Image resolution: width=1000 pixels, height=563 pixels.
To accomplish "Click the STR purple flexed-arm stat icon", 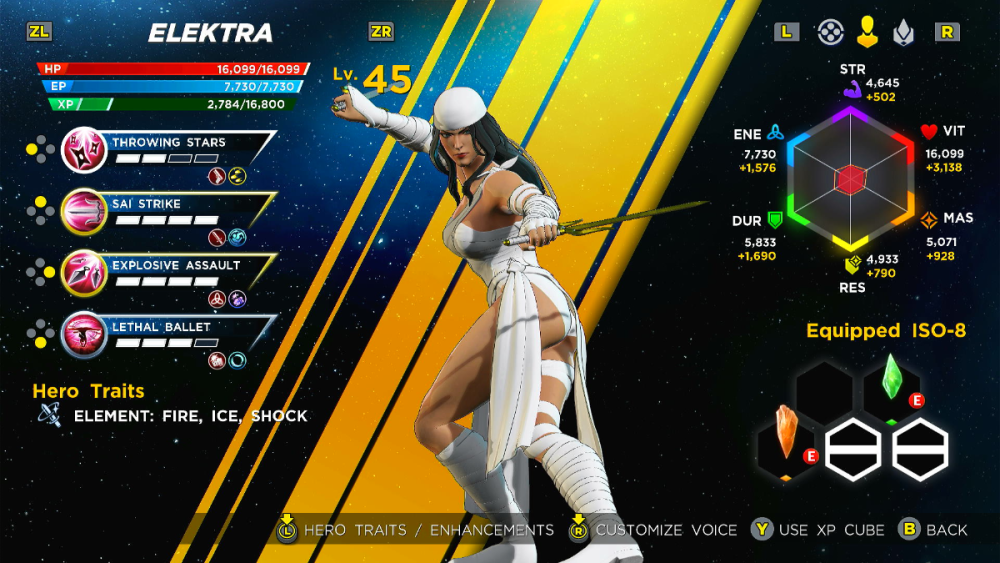I will 852,91.
